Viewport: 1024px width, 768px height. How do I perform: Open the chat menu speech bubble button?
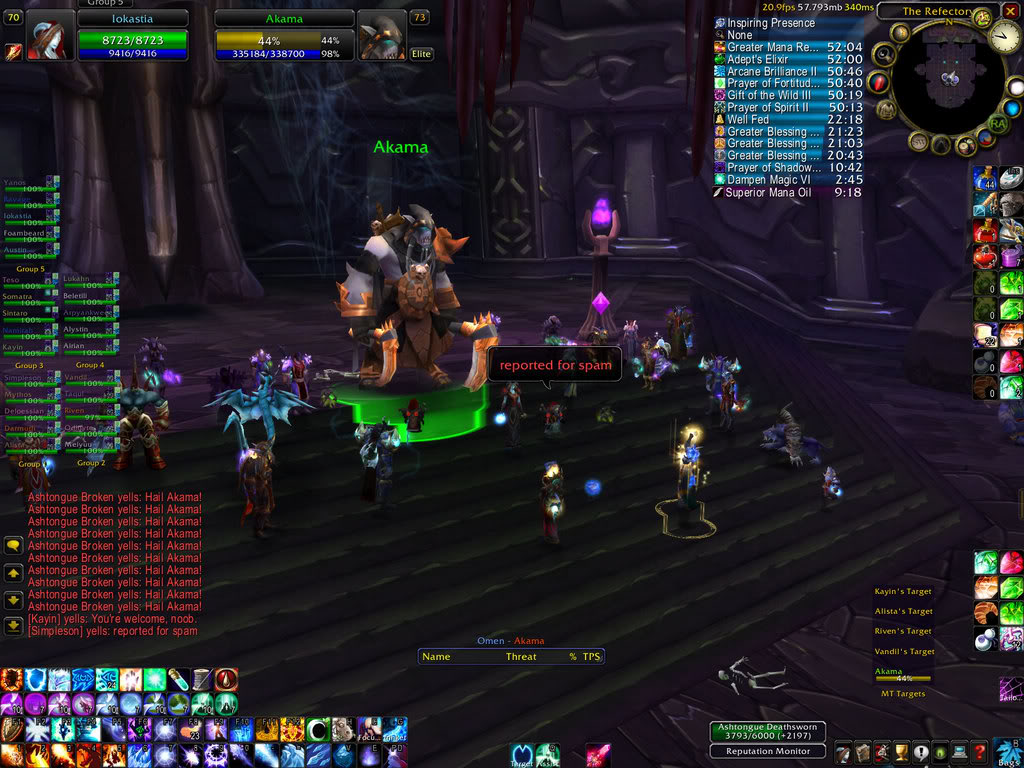click(x=14, y=546)
